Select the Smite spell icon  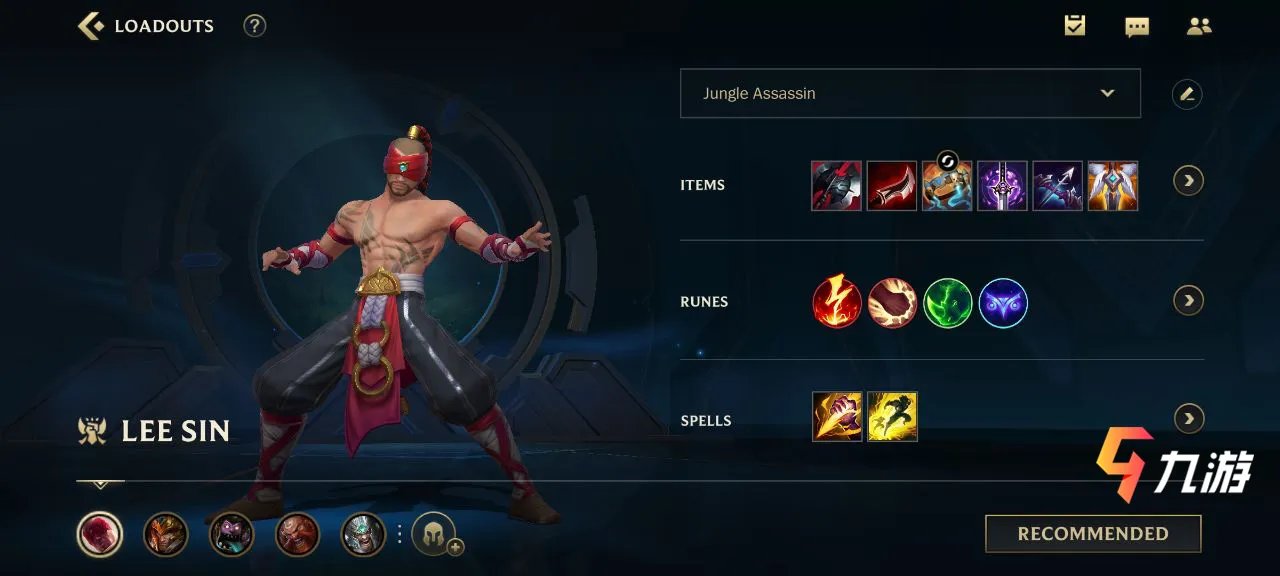click(837, 417)
